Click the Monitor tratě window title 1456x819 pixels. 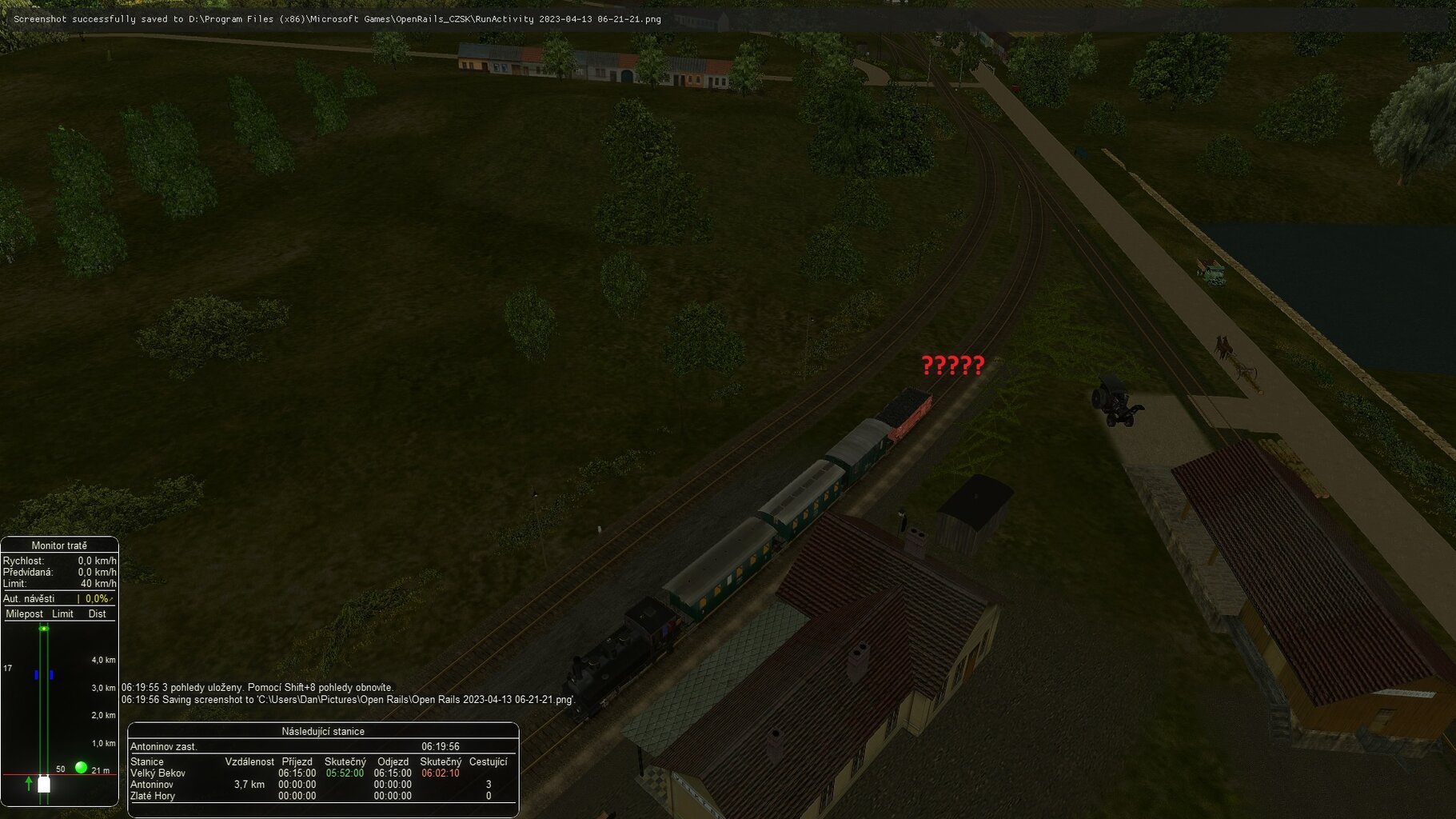(x=59, y=545)
